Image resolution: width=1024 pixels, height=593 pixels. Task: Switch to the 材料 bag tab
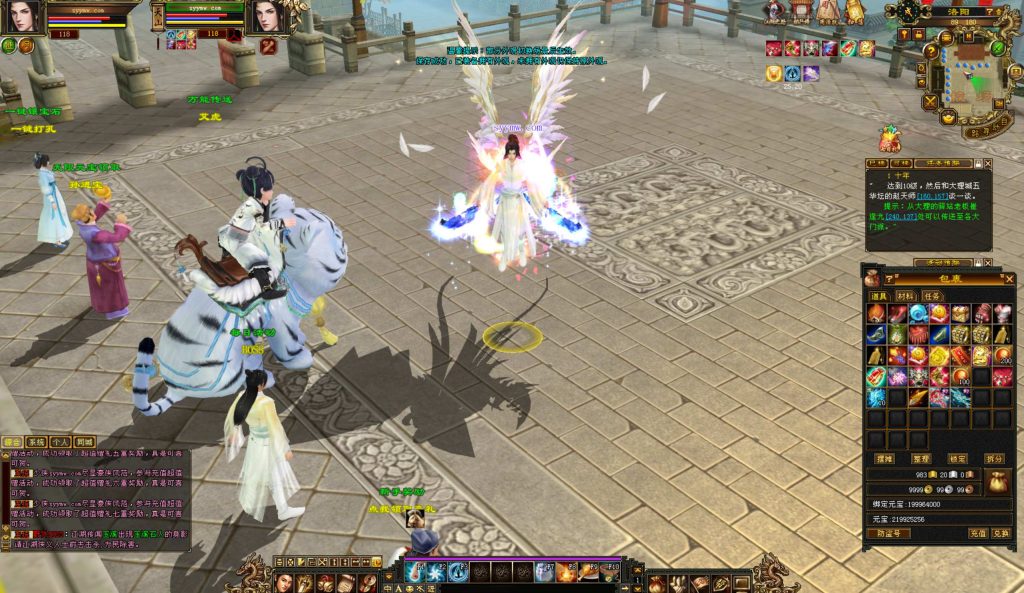(x=906, y=296)
